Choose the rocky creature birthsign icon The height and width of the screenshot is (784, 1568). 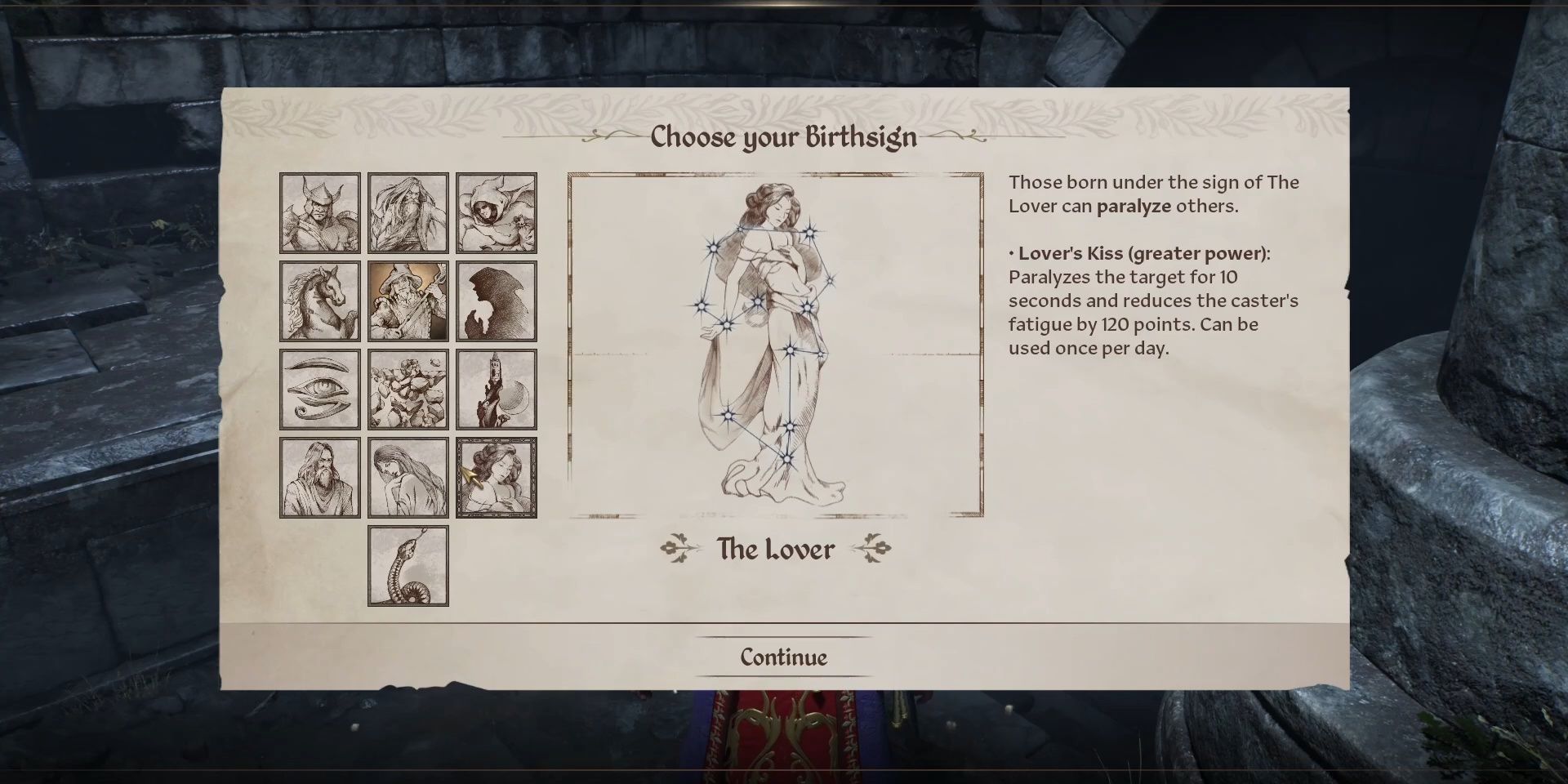tap(408, 390)
